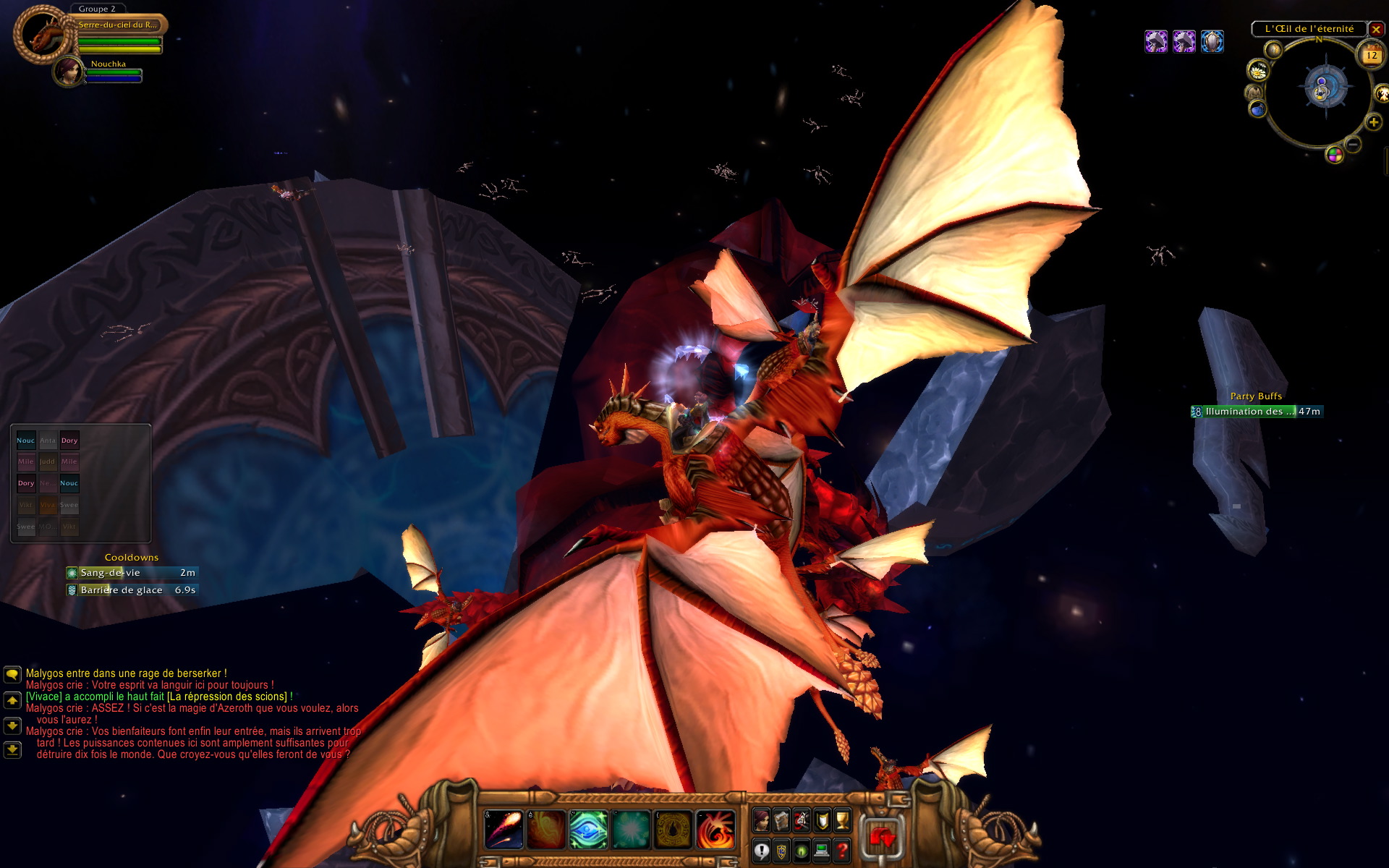Close the minimap with the red X
This screenshot has height=868, width=1389.
pos(1376,30)
